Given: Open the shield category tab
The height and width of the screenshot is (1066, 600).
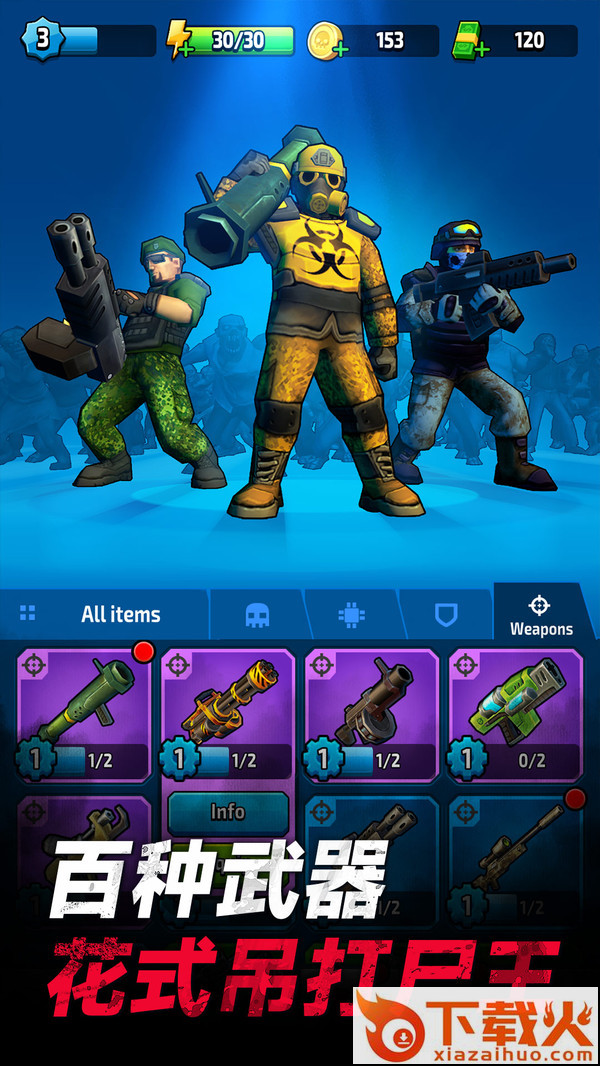Looking at the screenshot, I should [x=445, y=615].
